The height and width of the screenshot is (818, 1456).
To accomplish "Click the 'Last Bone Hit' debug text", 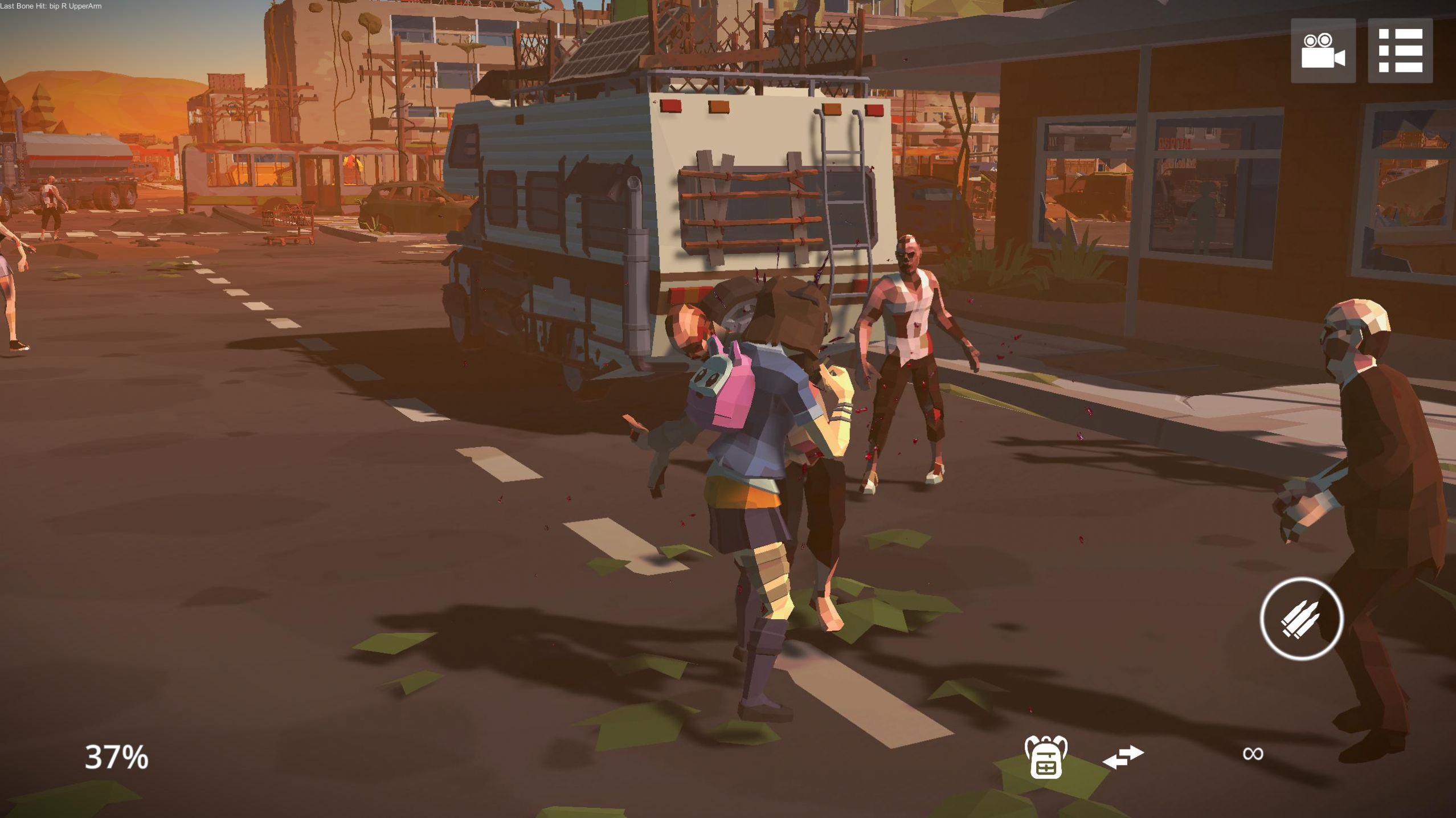I will tap(51, 6).
